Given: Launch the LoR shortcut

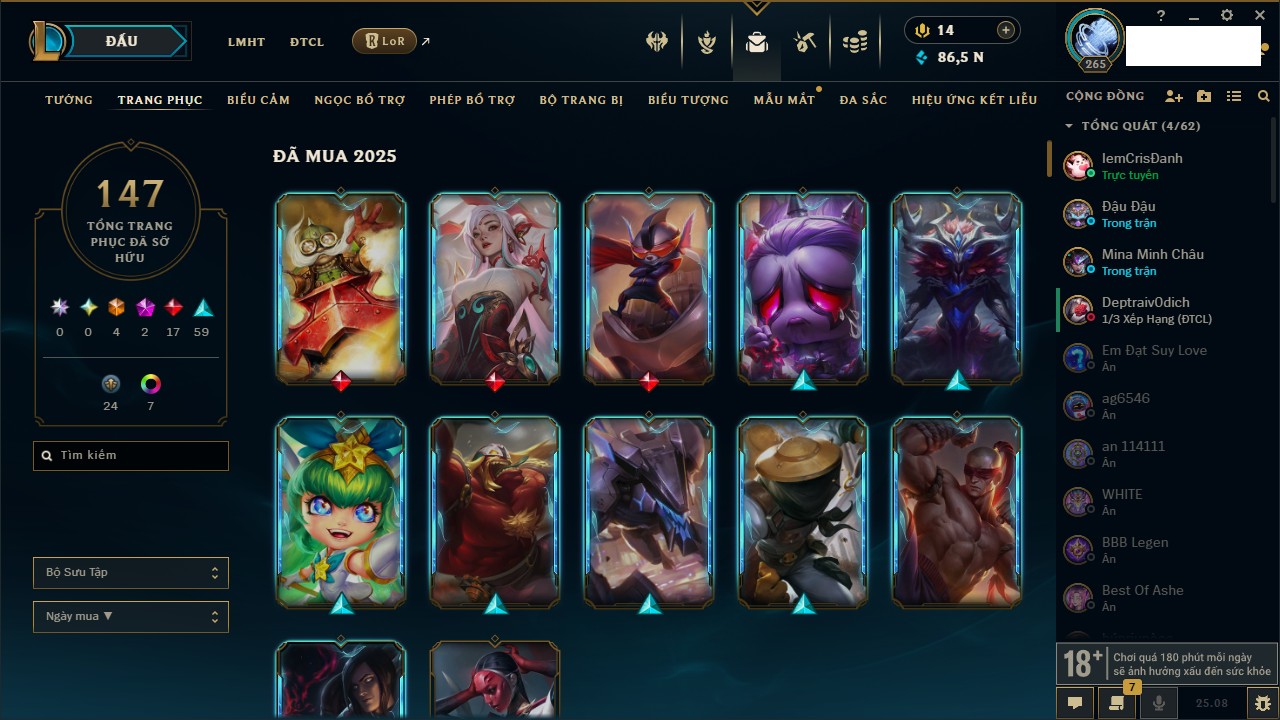Looking at the screenshot, I should (x=384, y=41).
